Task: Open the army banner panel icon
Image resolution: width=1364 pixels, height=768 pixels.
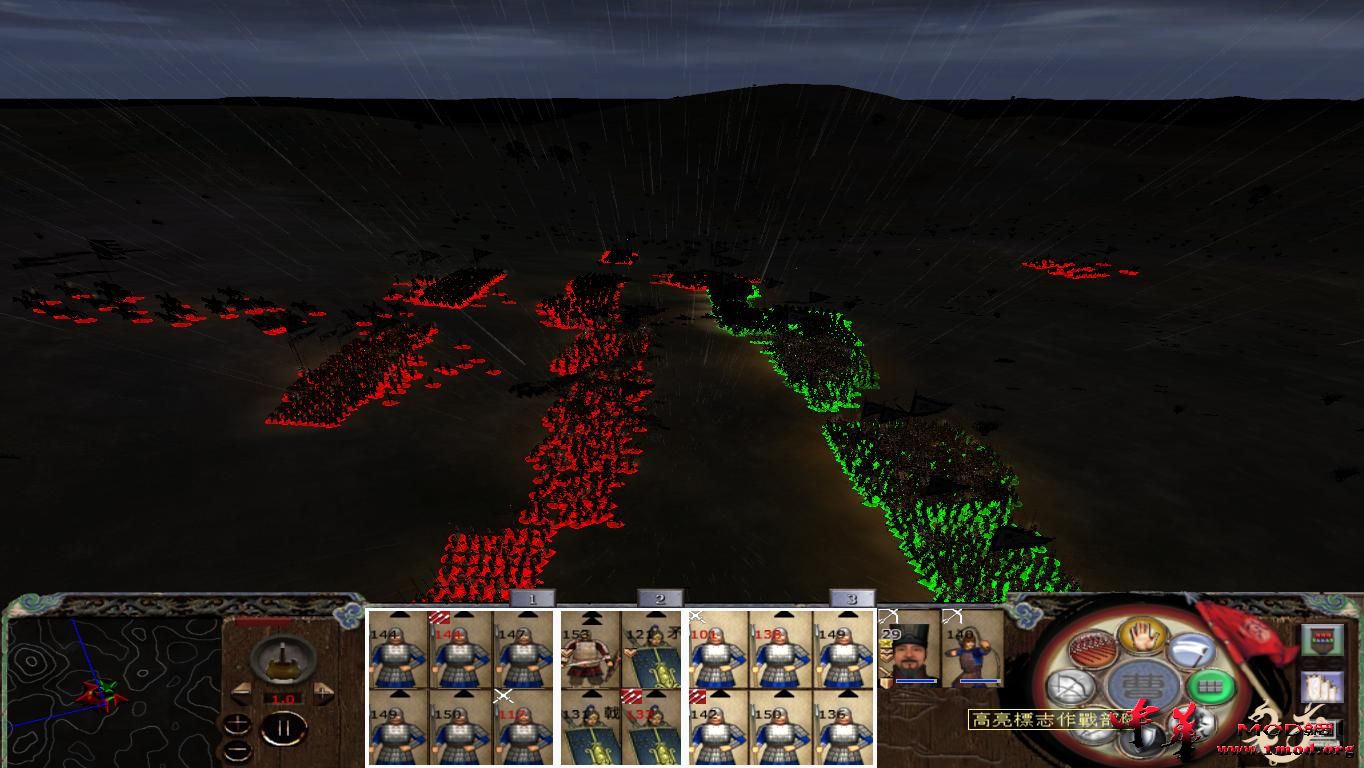Action: 1323,639
